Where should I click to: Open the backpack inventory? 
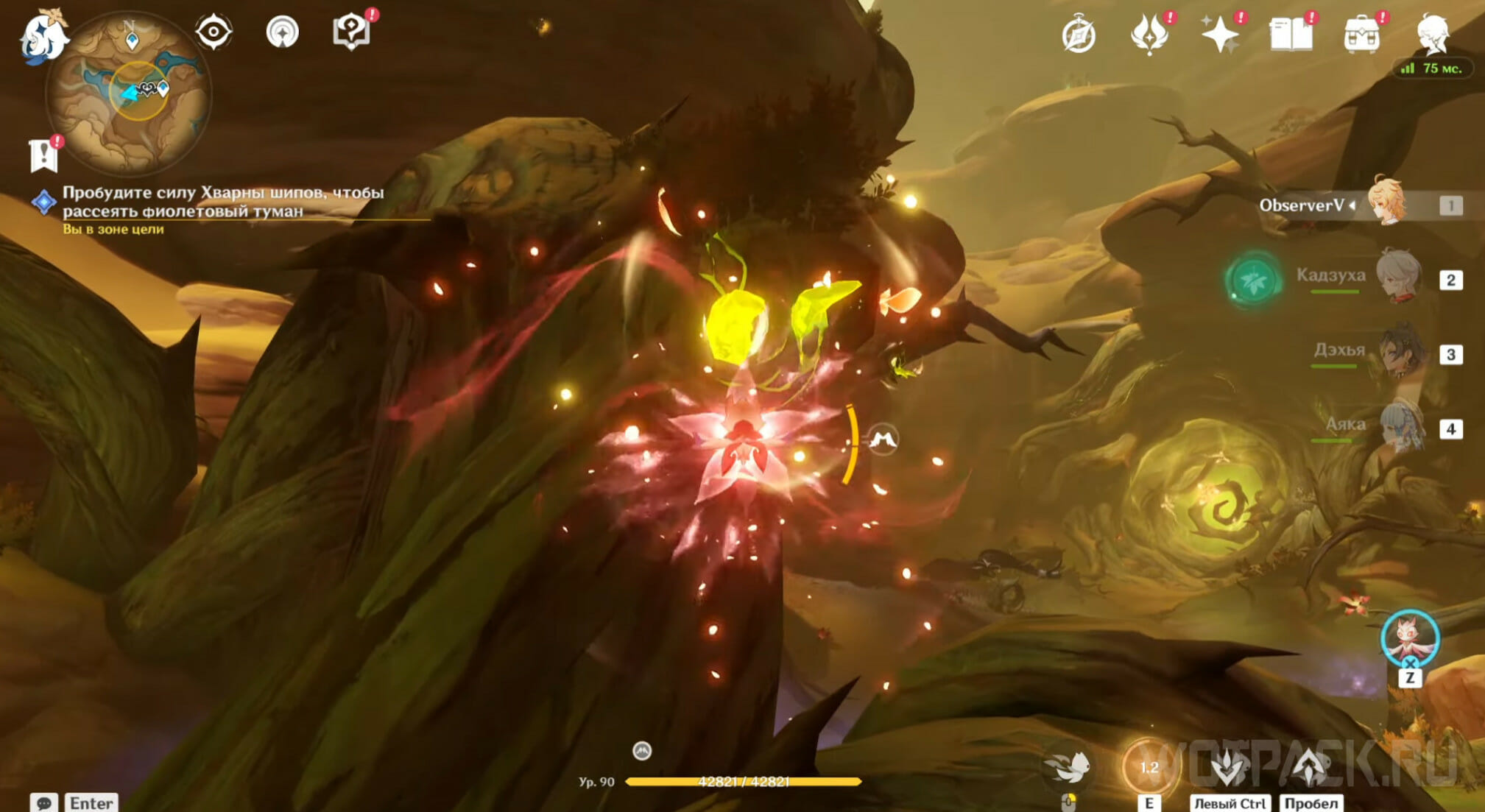[x=1361, y=35]
